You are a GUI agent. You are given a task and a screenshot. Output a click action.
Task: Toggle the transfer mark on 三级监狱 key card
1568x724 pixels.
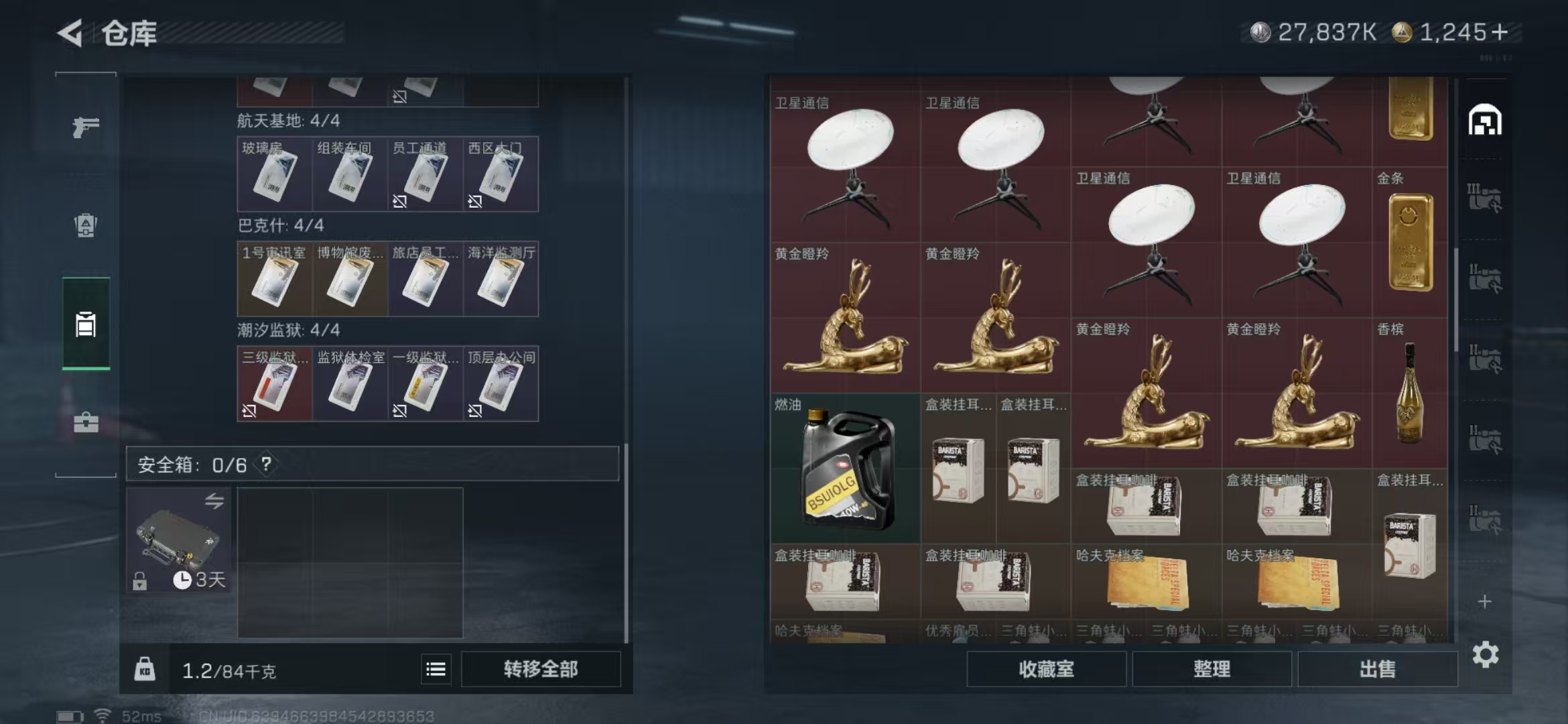pos(248,410)
